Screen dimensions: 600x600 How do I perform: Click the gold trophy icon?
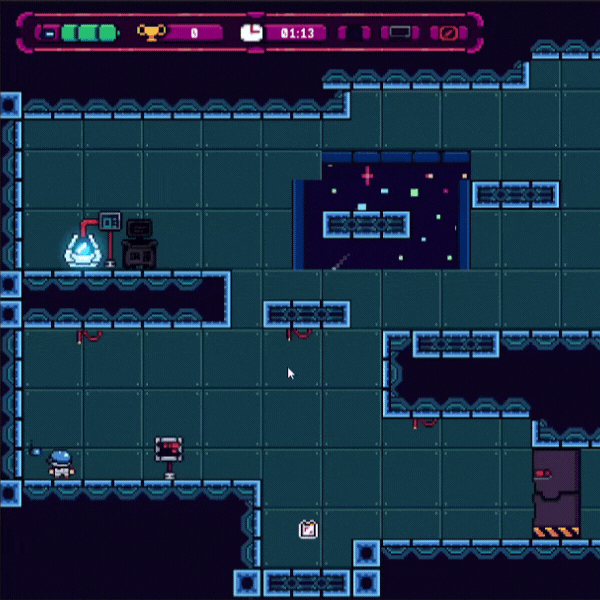click(150, 33)
